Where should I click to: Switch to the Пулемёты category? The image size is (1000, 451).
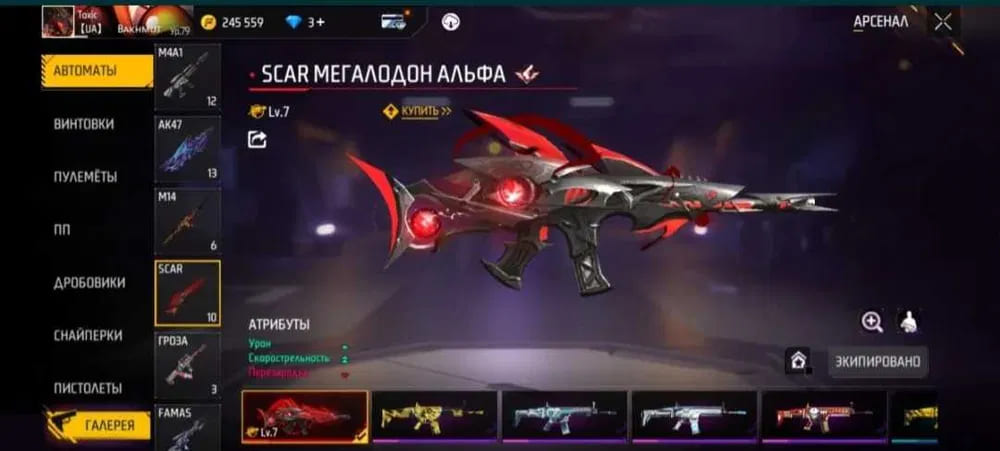(x=85, y=177)
